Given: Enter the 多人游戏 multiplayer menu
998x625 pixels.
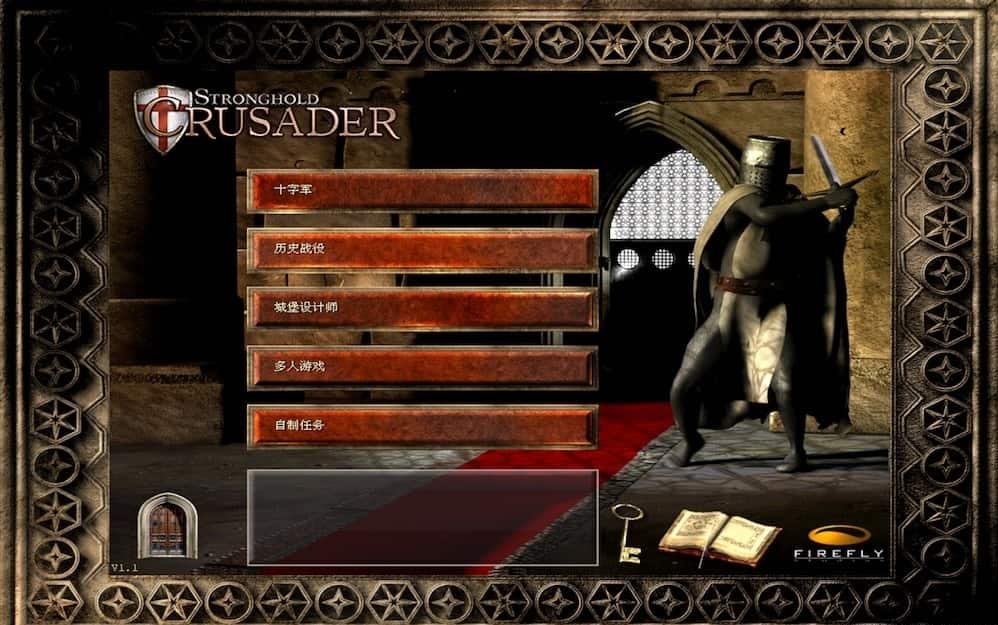Looking at the screenshot, I should [x=422, y=367].
